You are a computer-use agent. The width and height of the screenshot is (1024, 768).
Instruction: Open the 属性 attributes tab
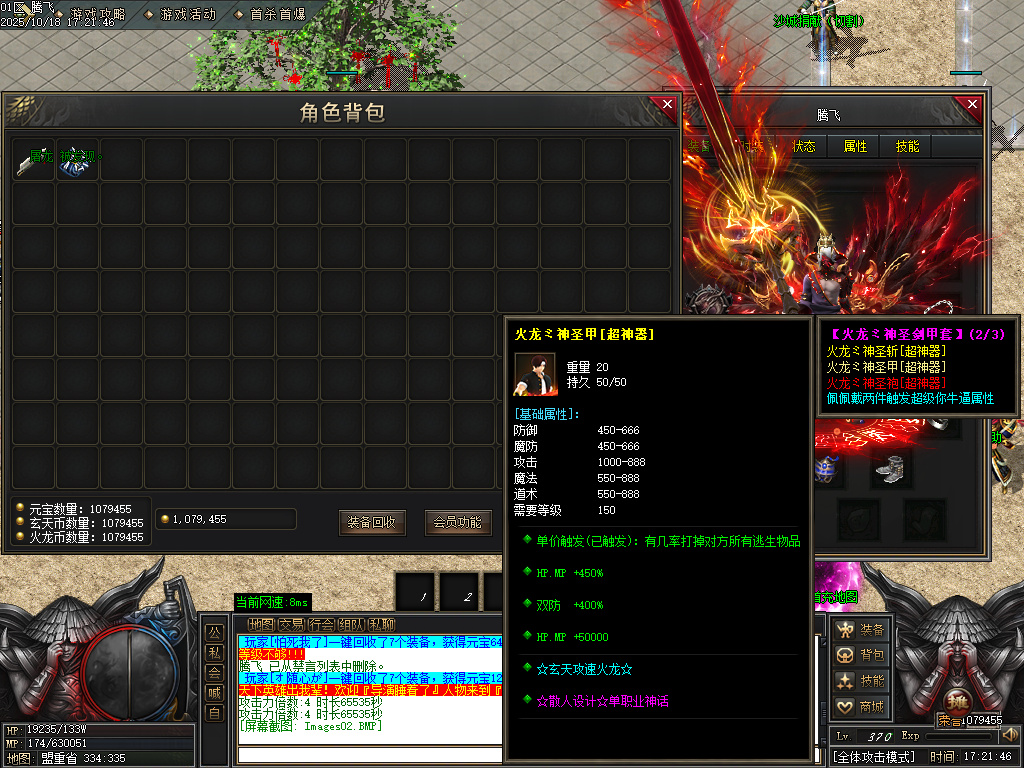[856, 146]
